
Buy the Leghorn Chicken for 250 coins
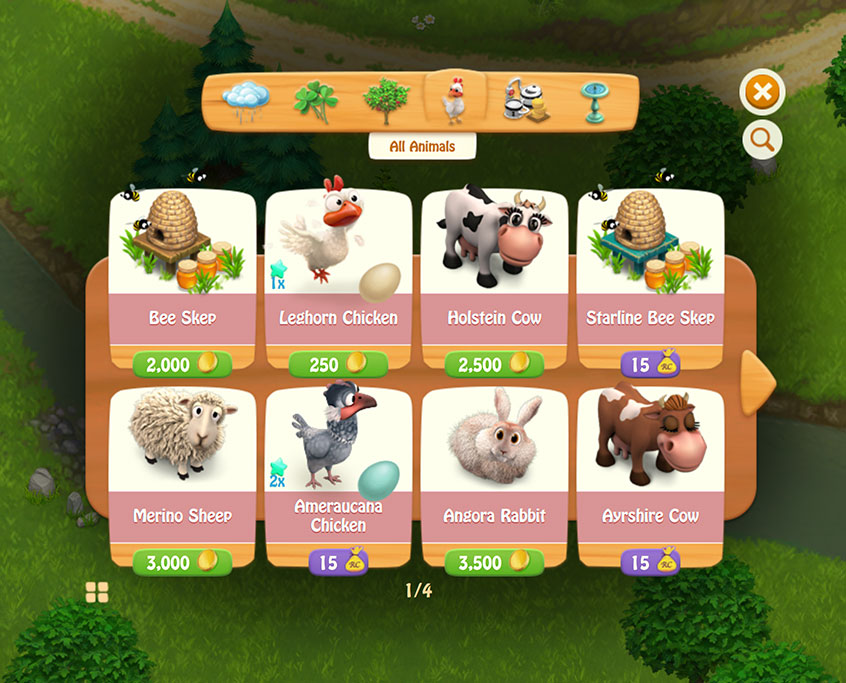[339, 364]
